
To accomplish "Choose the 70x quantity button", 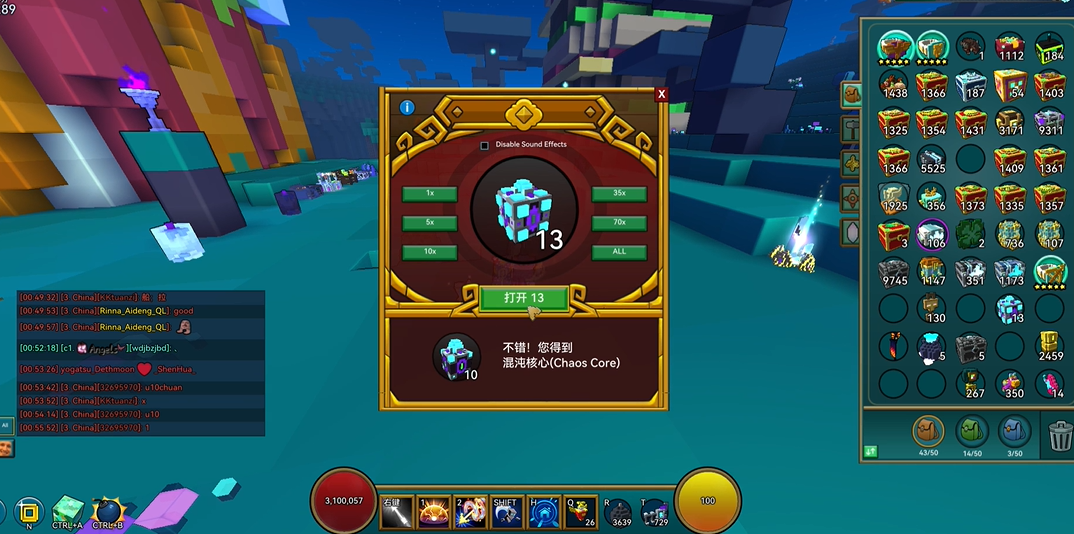I will (619, 223).
